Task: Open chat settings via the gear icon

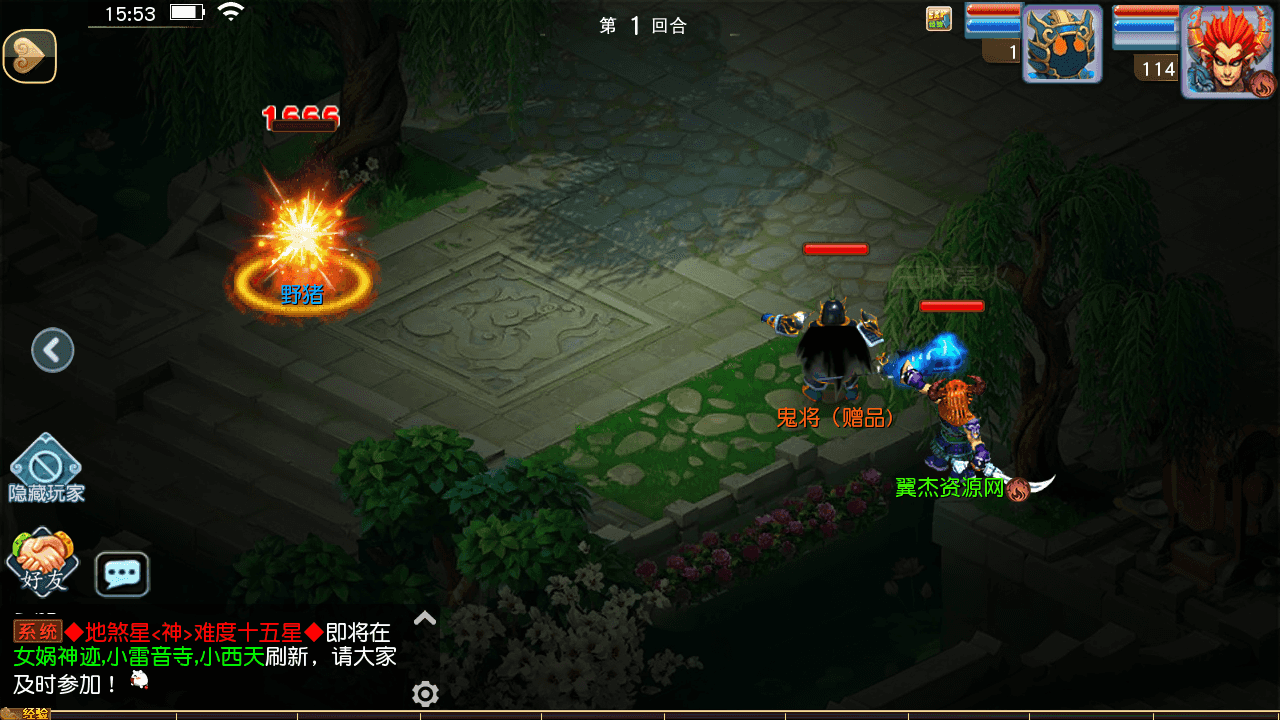Action: tap(425, 693)
